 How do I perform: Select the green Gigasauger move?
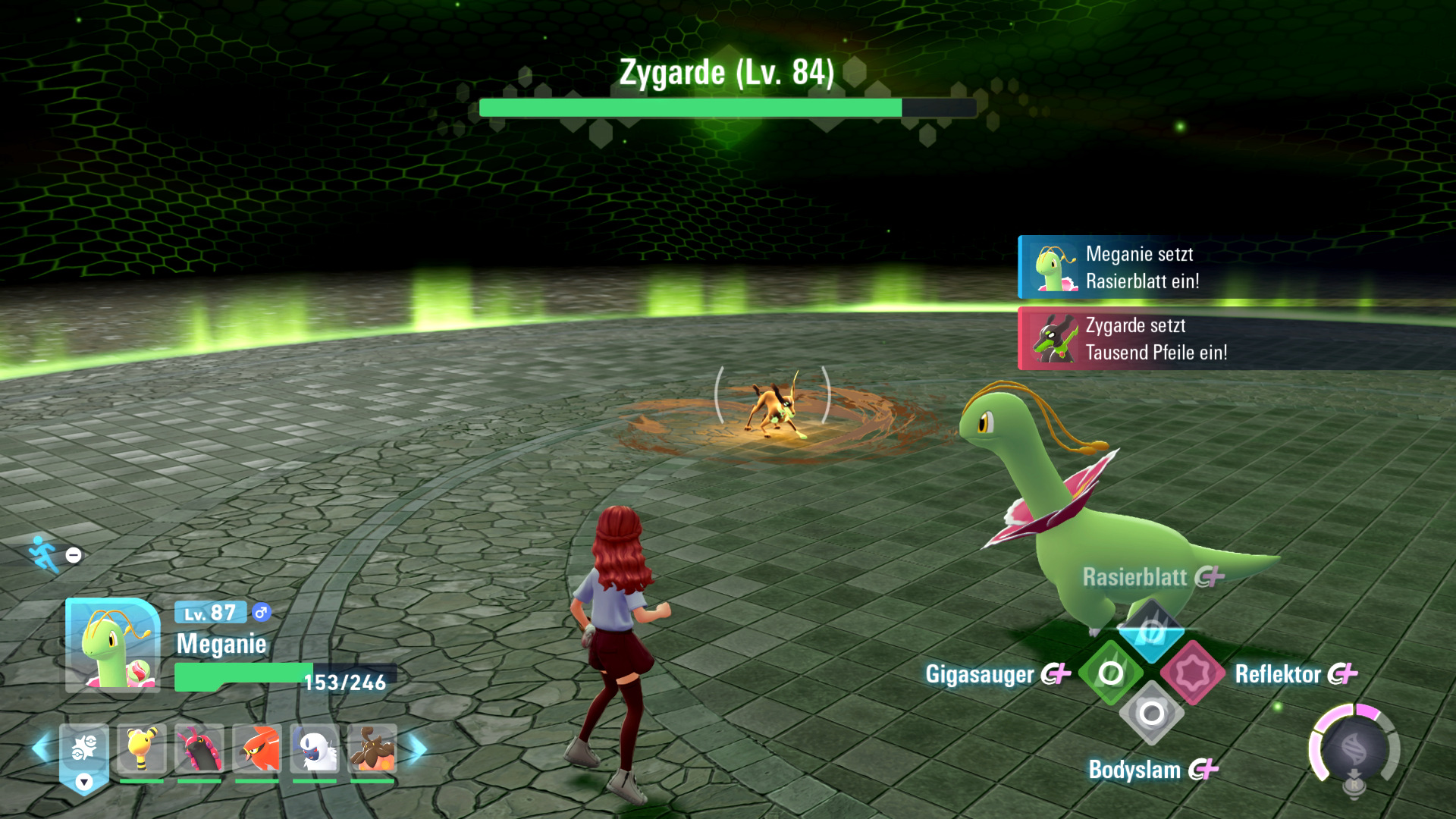coord(1110,673)
